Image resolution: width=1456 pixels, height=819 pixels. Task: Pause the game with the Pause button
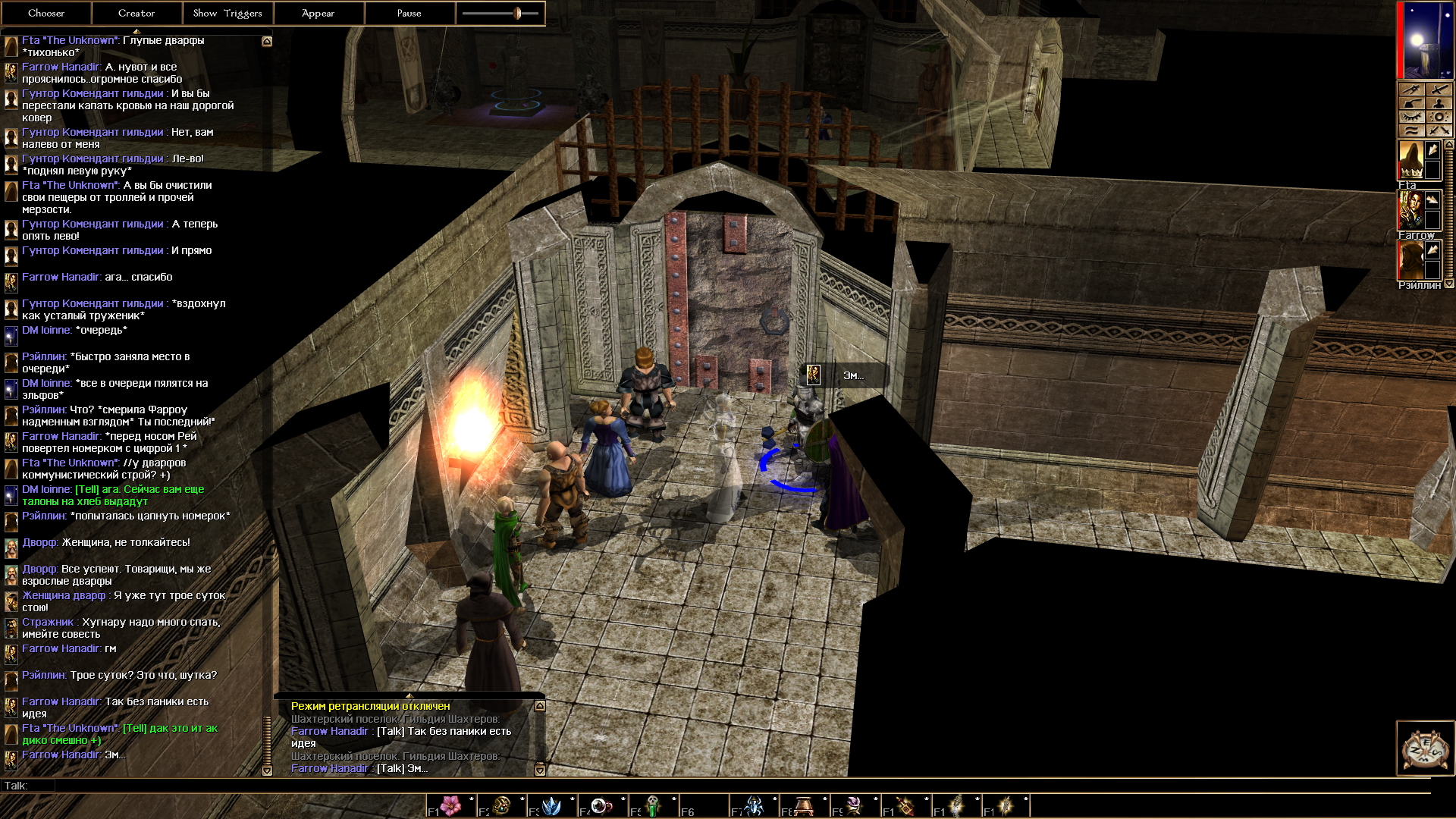click(409, 13)
